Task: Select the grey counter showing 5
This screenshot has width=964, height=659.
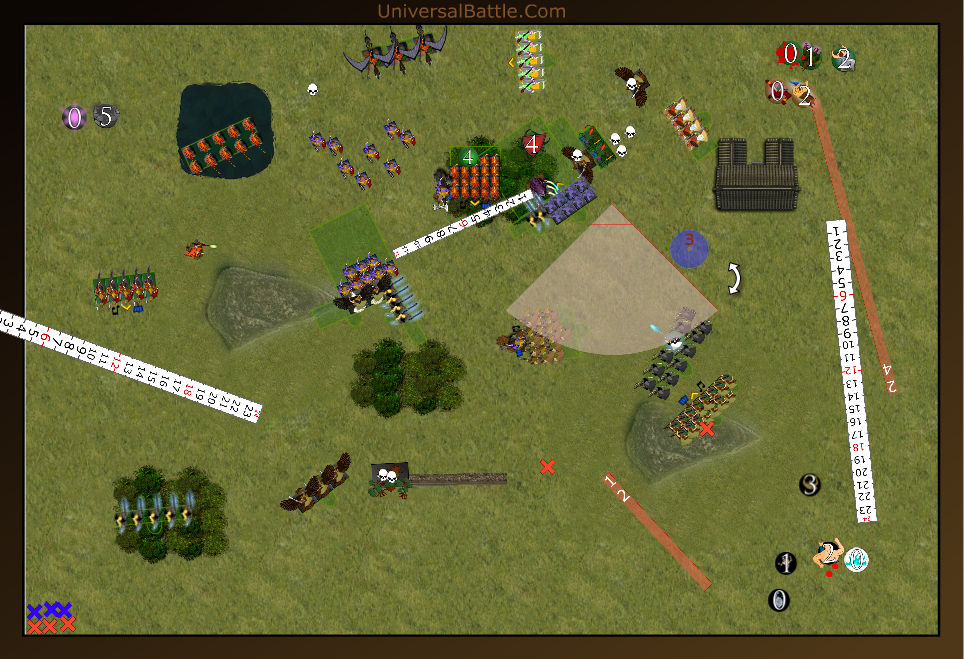Action: 106,116
